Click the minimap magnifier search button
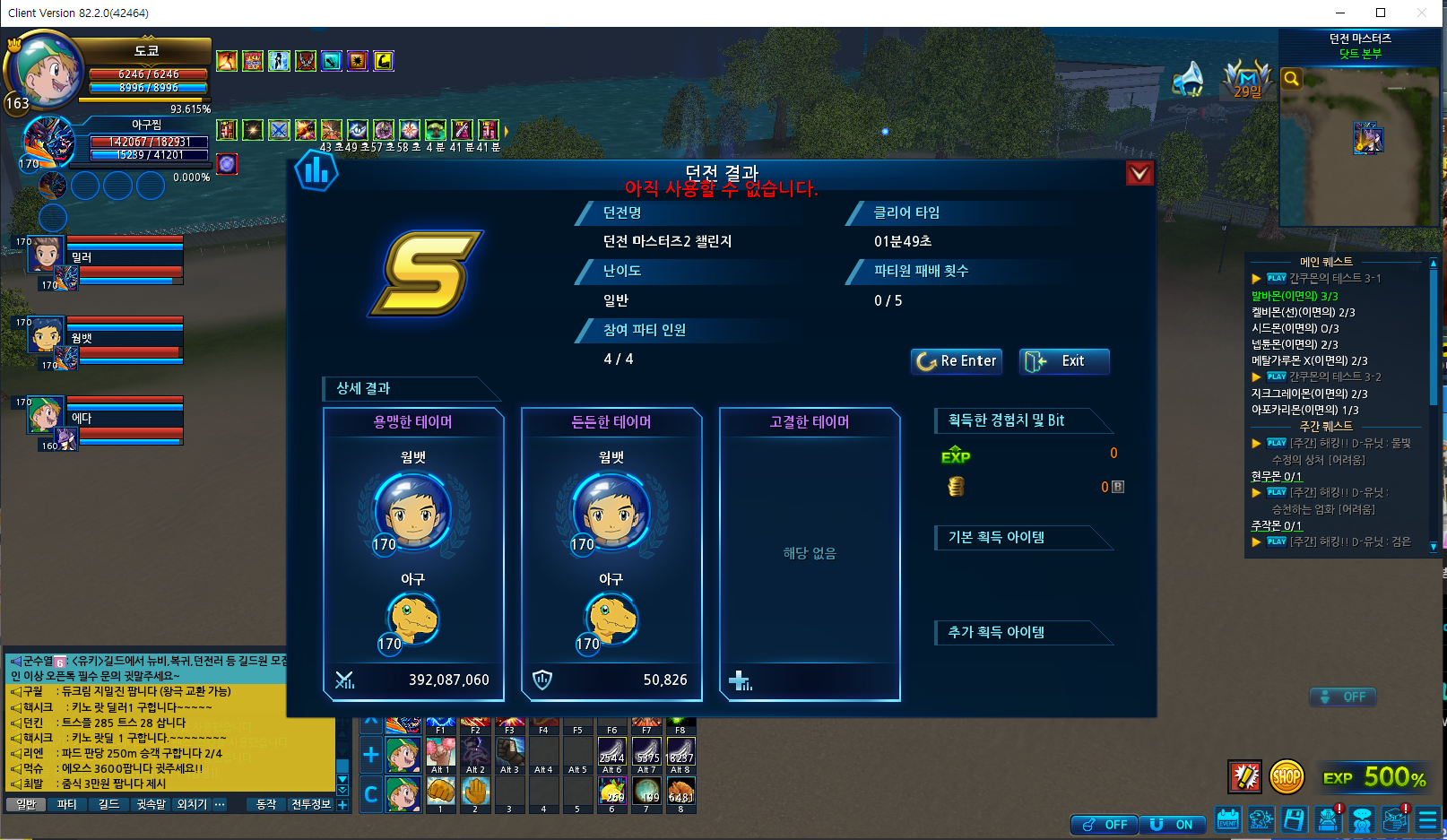Screen dimensions: 1447x840 (1291, 79)
